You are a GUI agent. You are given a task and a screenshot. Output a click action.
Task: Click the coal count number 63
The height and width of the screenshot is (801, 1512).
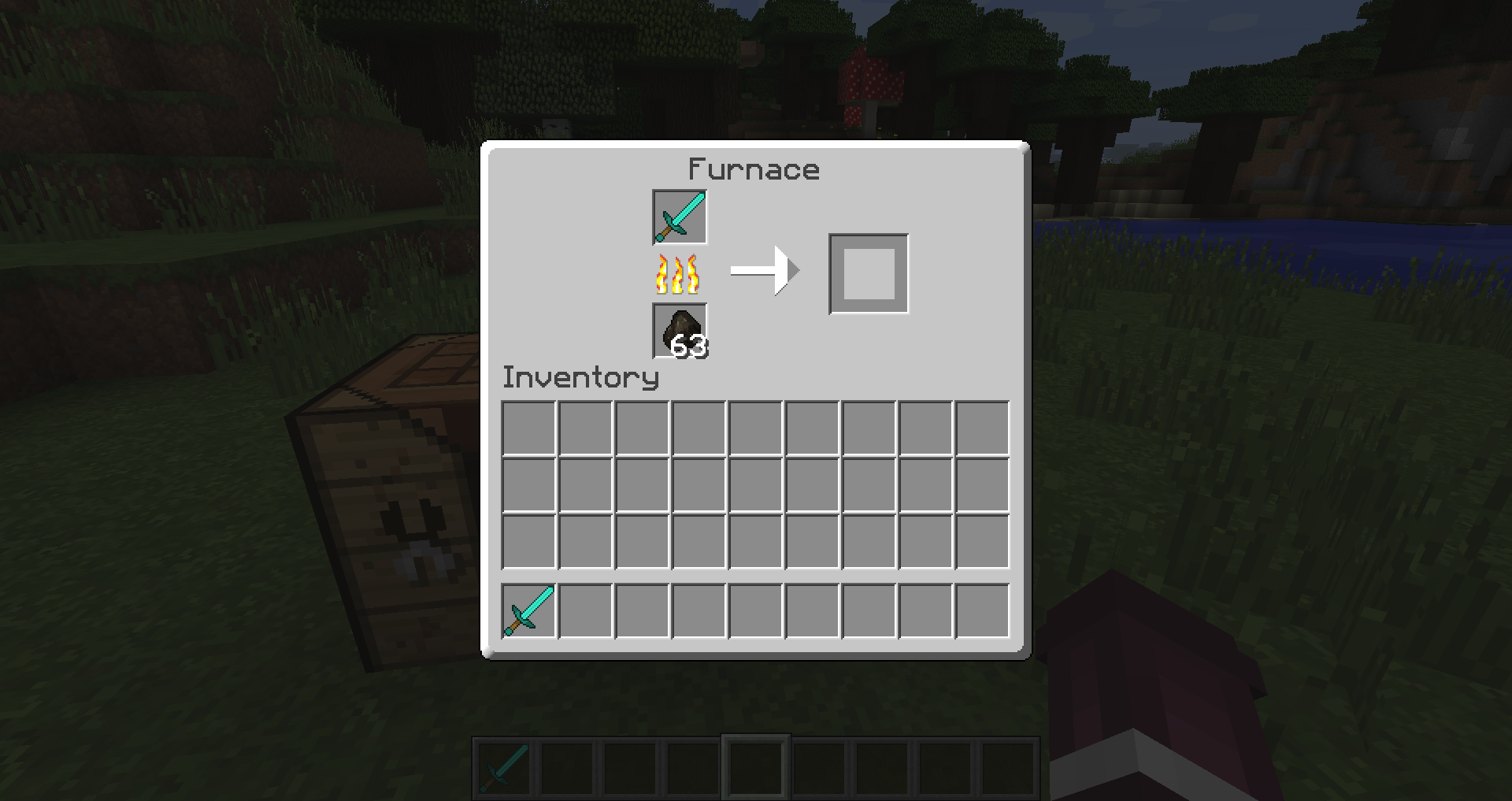691,345
